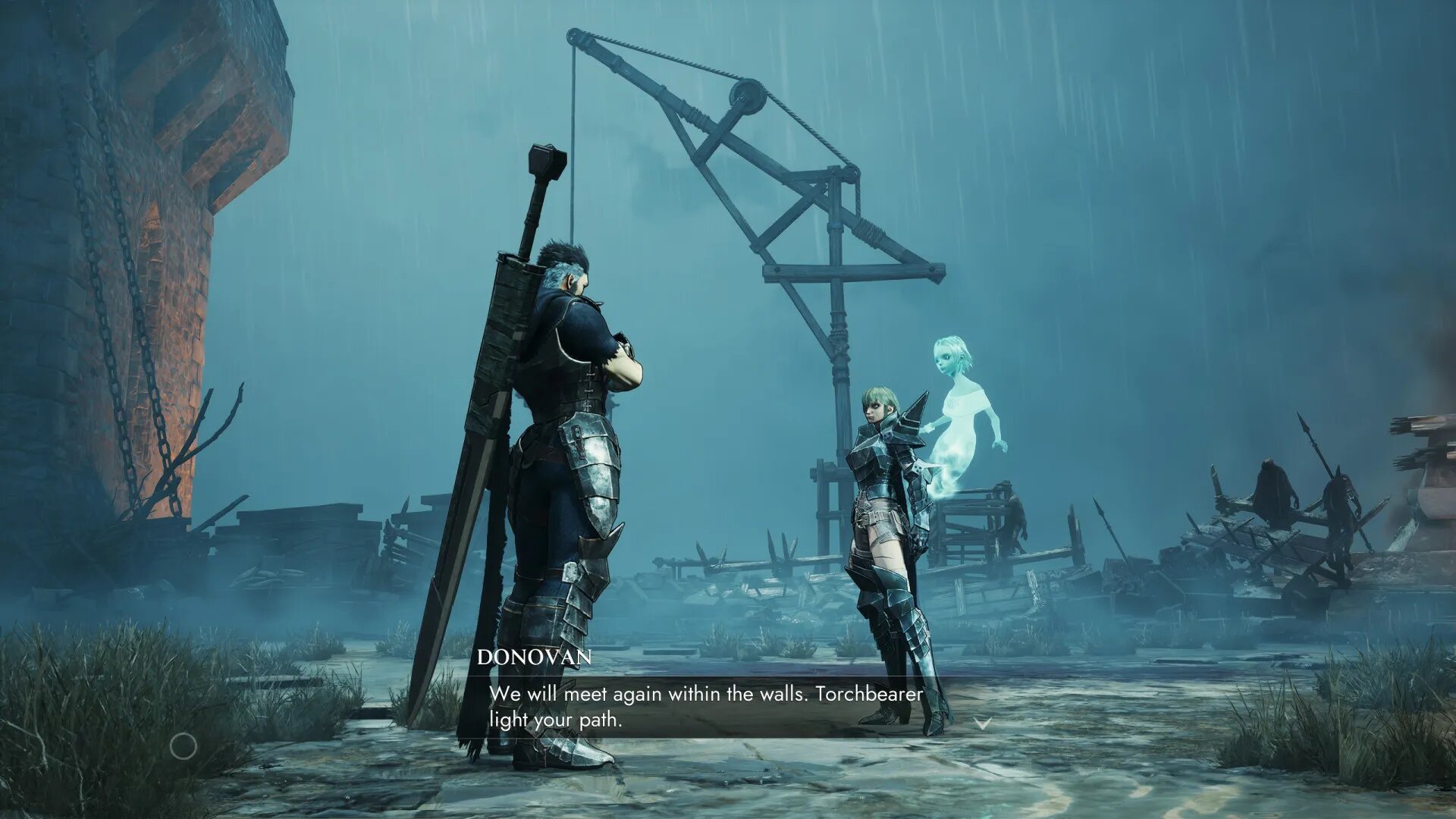Advance dialogue with the continue arrow
1456x819 pixels.
pyautogui.click(x=982, y=724)
